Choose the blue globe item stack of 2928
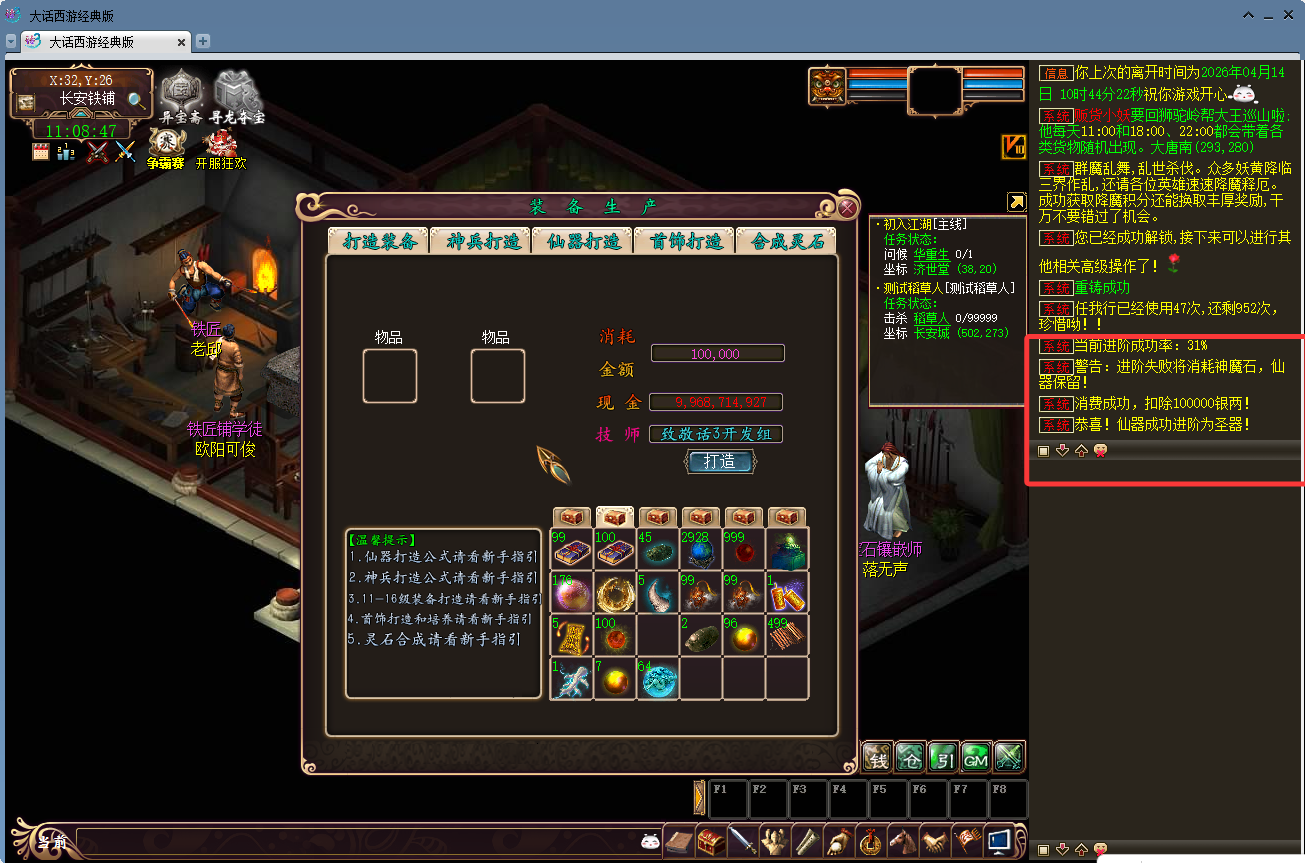 coord(700,549)
